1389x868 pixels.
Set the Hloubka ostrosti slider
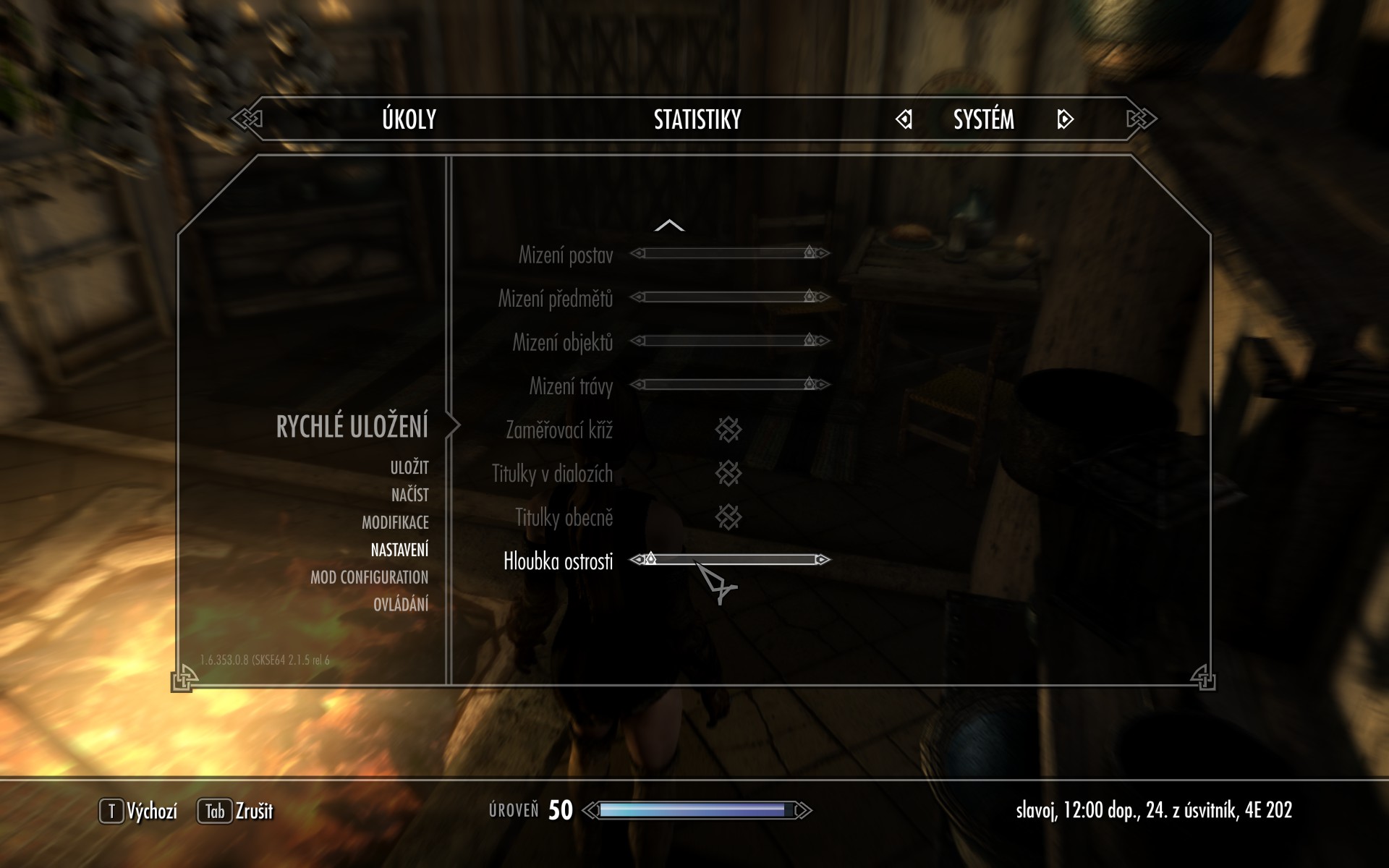click(730, 560)
